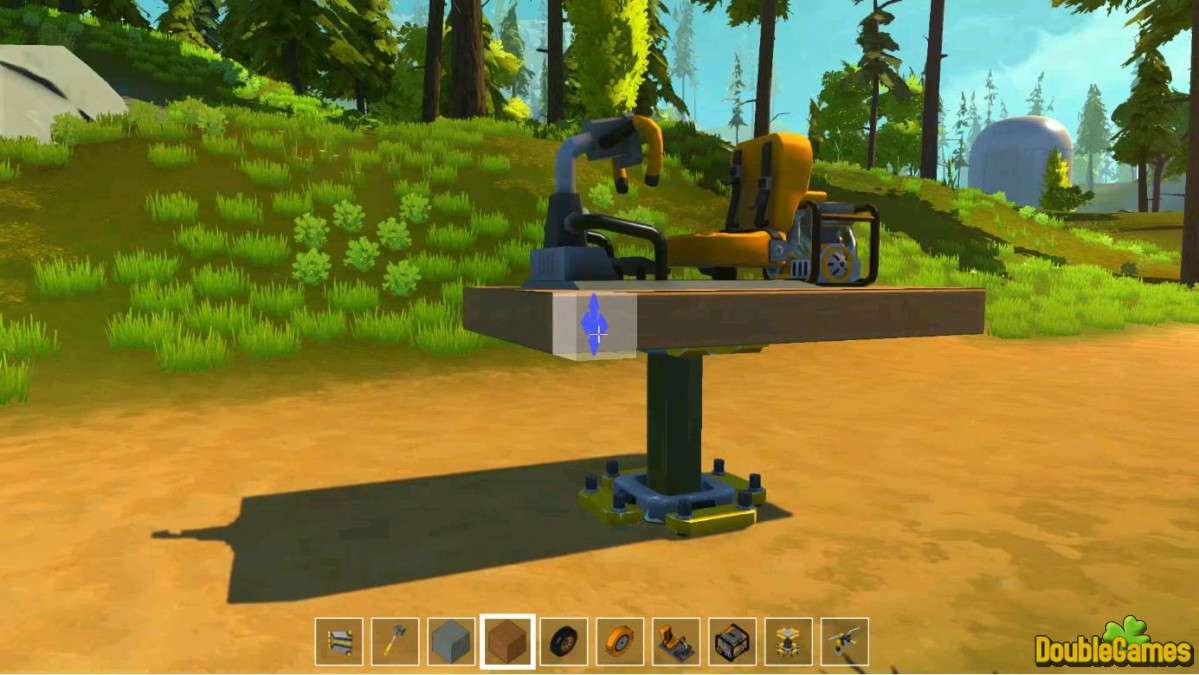
Task: Equip the sledgehammer from the hotbar
Action: pyautogui.click(x=395, y=641)
